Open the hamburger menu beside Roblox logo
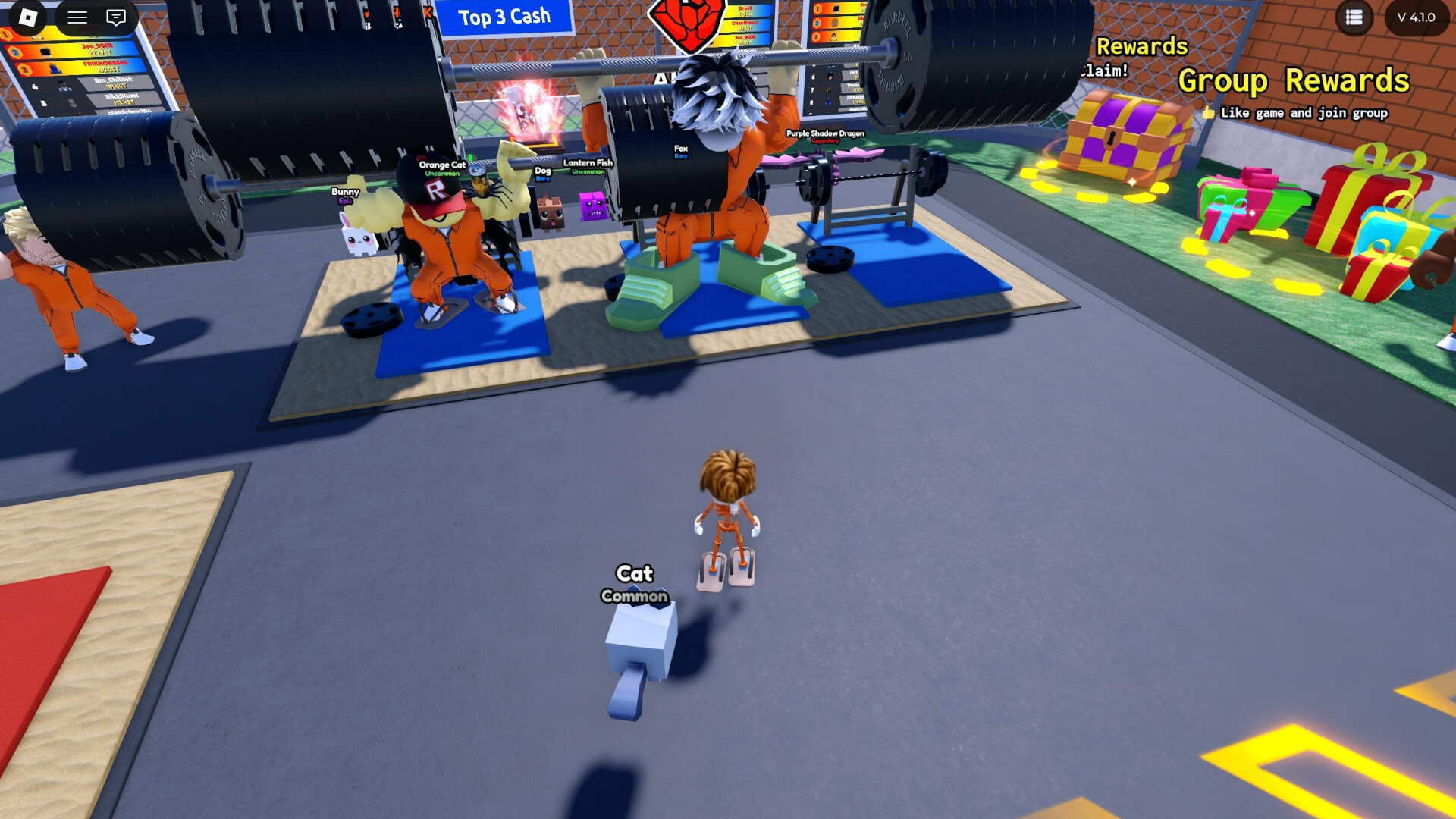The height and width of the screenshot is (819, 1456). click(x=77, y=17)
